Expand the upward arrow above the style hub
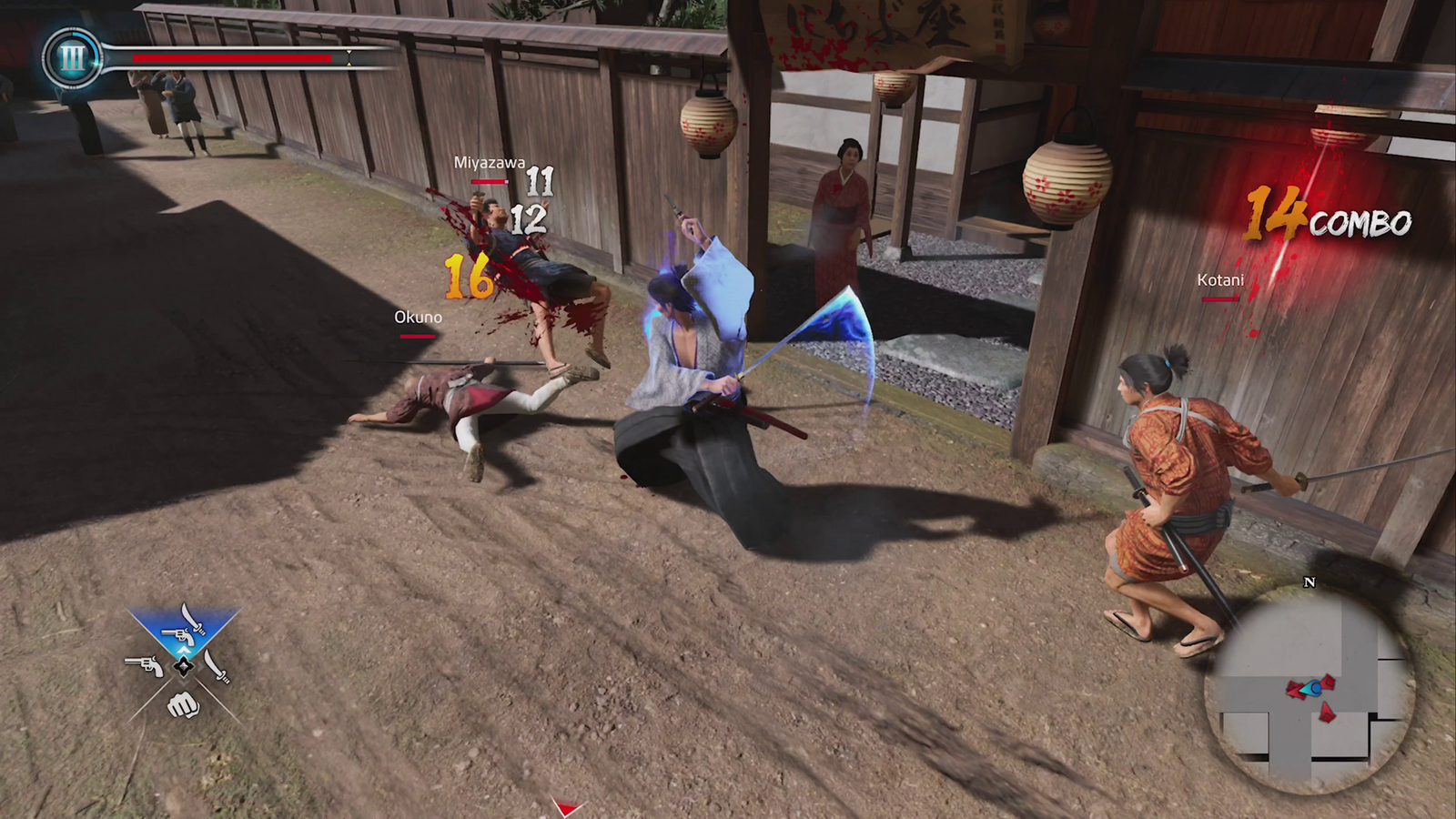This screenshot has width=1456, height=819. pos(183,650)
